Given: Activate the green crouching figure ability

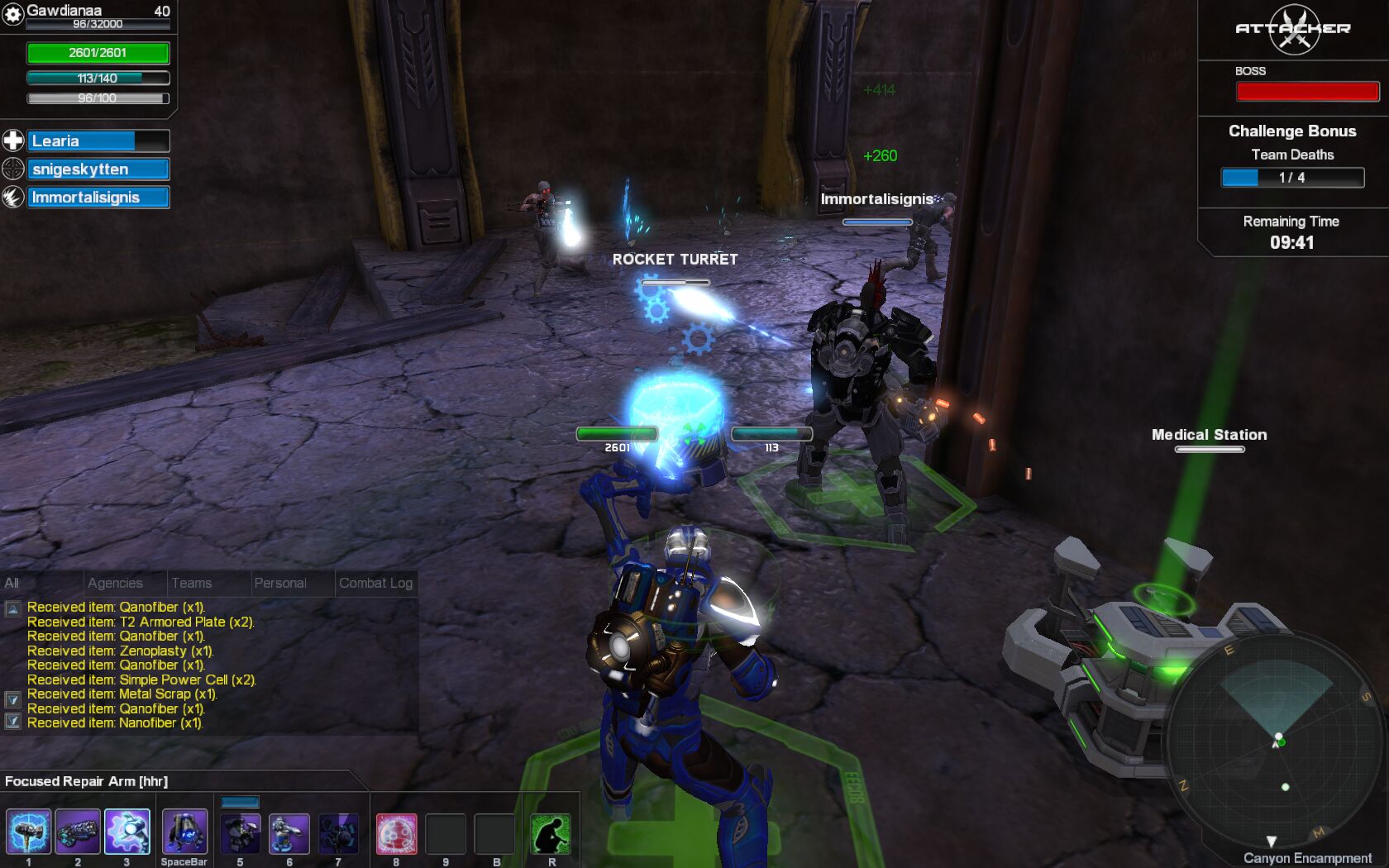Looking at the screenshot, I should 551,833.
